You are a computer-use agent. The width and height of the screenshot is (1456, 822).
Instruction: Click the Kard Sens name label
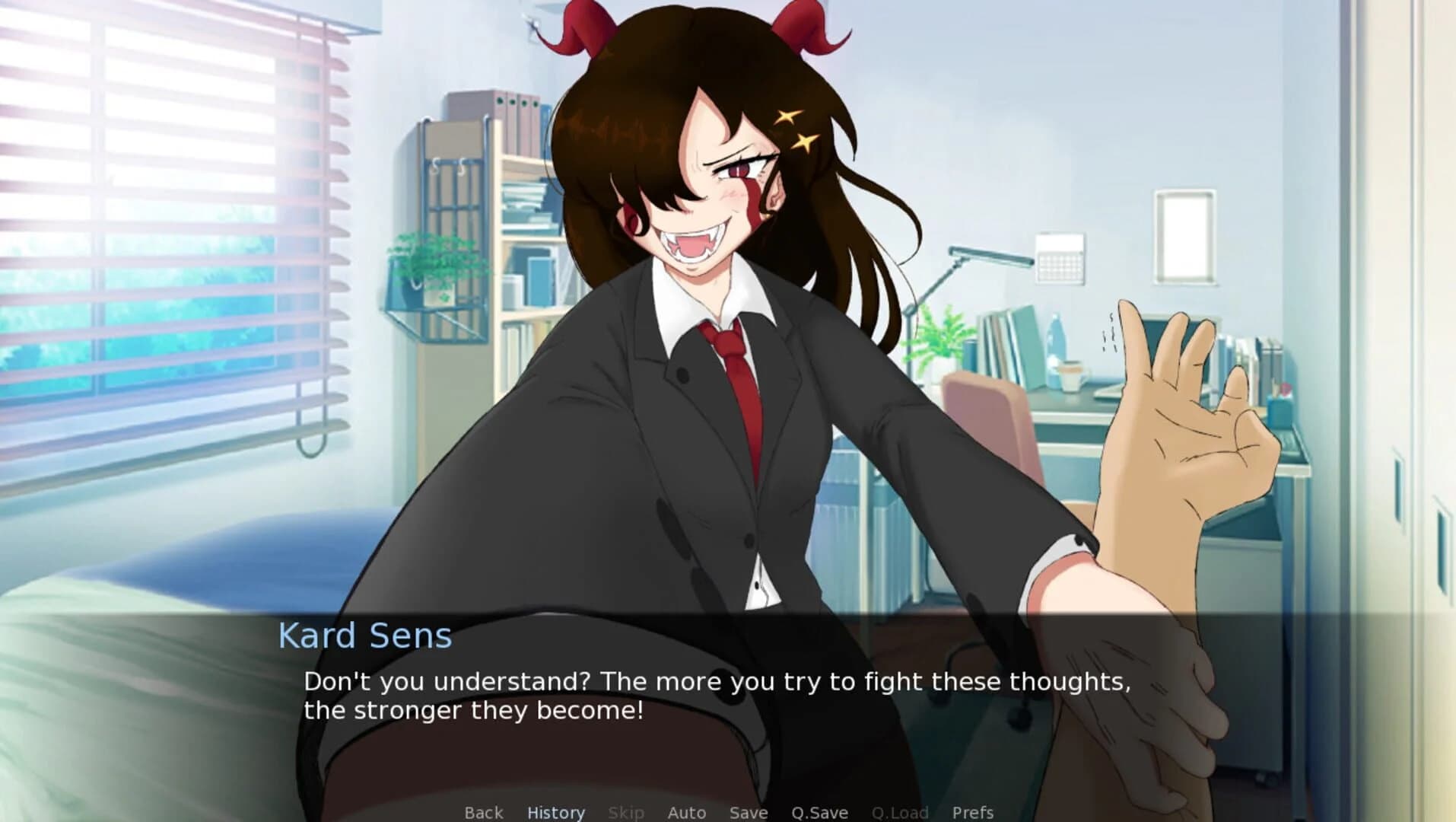tap(365, 634)
